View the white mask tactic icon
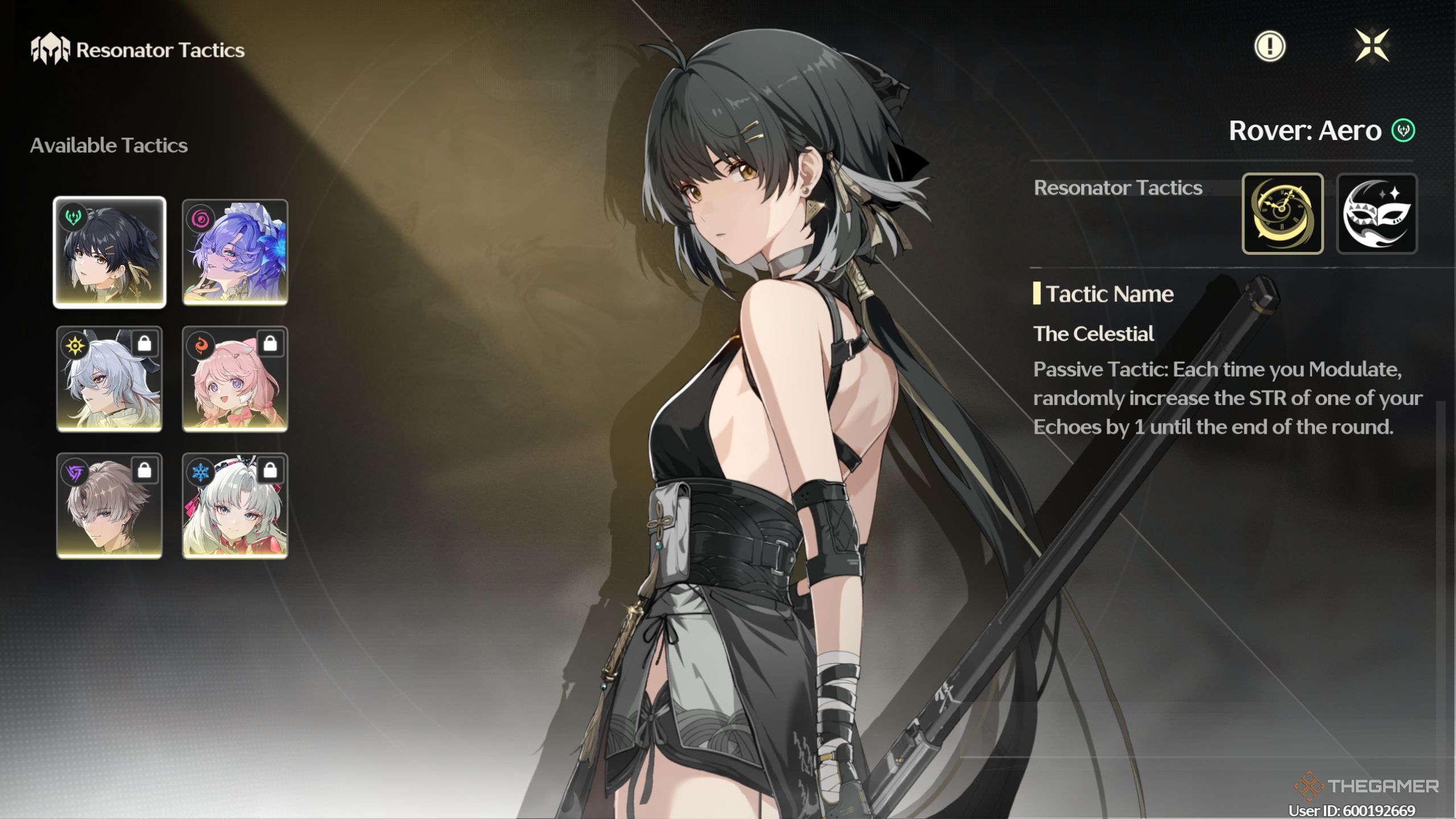The width and height of the screenshot is (1456, 819). coord(1376,213)
